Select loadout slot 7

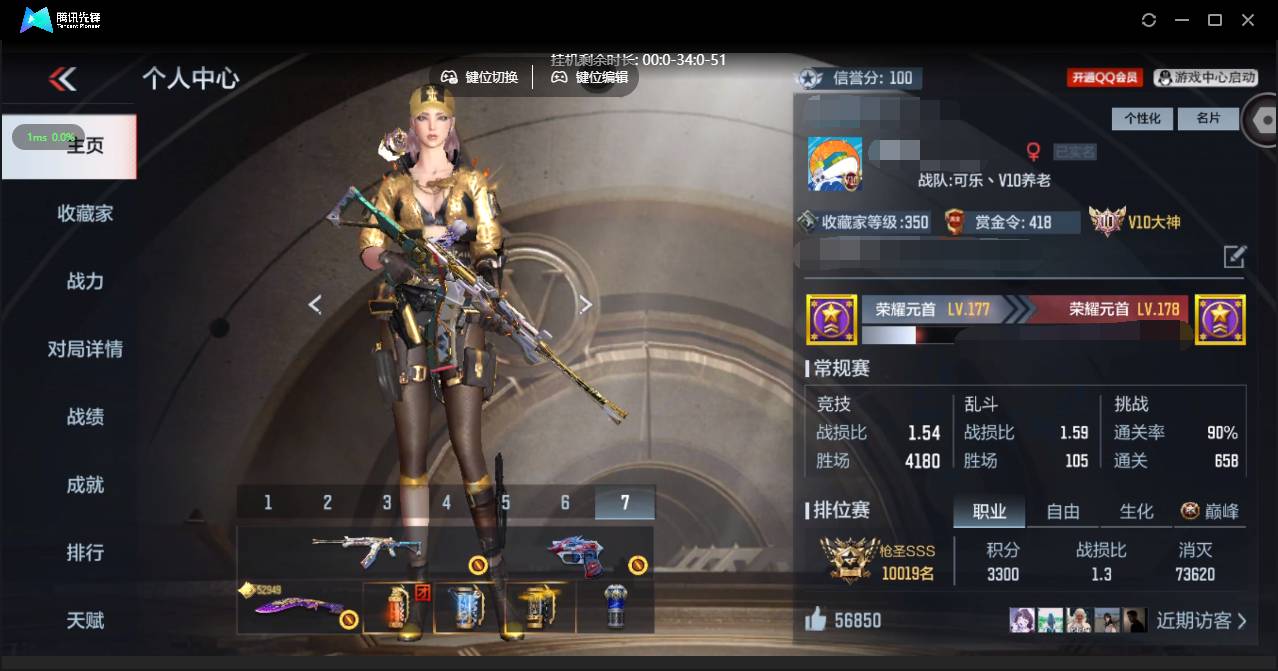(x=625, y=502)
